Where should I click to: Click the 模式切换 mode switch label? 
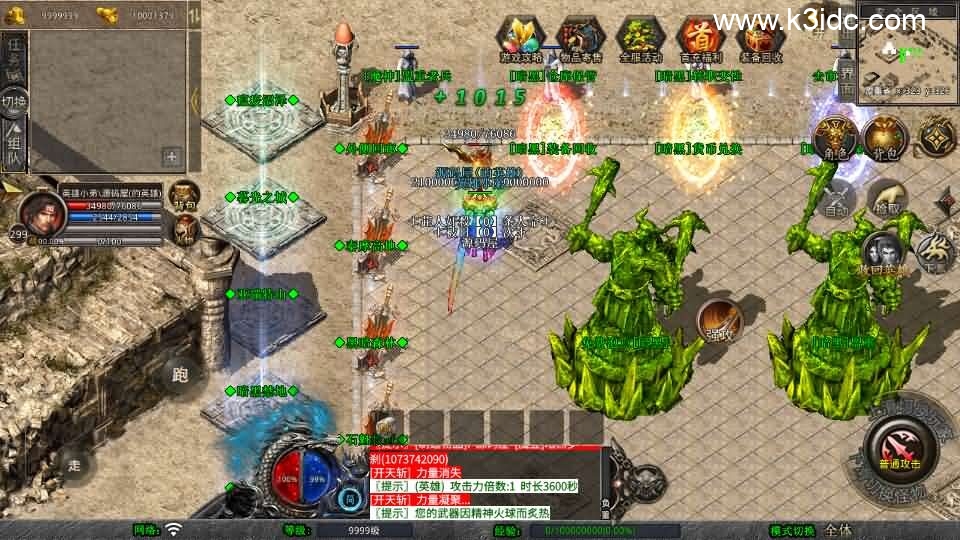point(792,530)
